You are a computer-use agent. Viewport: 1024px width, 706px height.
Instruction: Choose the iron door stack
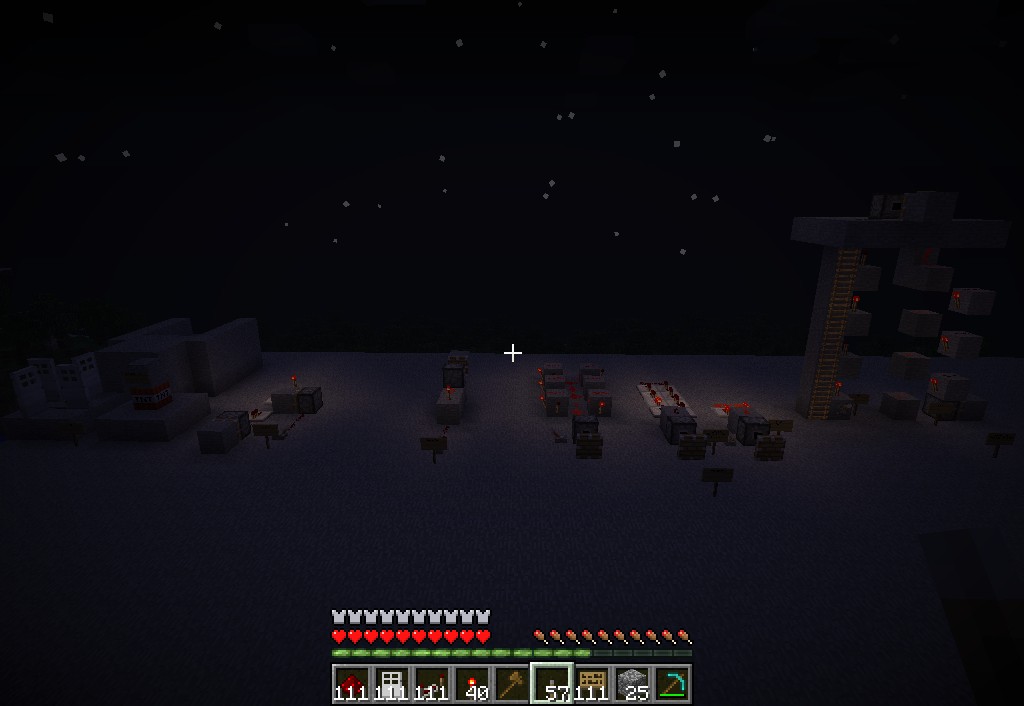click(x=391, y=684)
